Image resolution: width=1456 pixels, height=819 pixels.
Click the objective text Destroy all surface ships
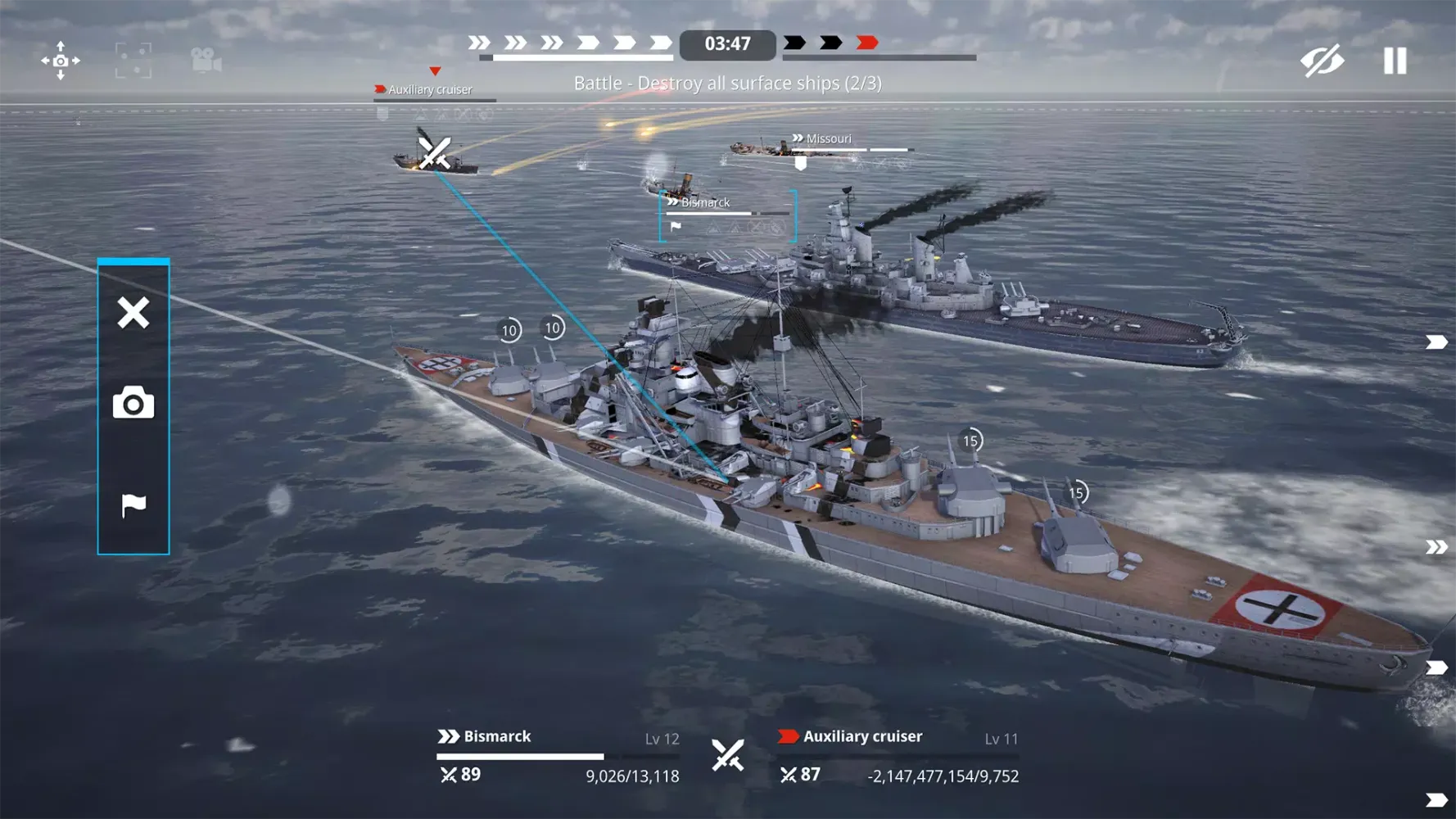tap(727, 83)
